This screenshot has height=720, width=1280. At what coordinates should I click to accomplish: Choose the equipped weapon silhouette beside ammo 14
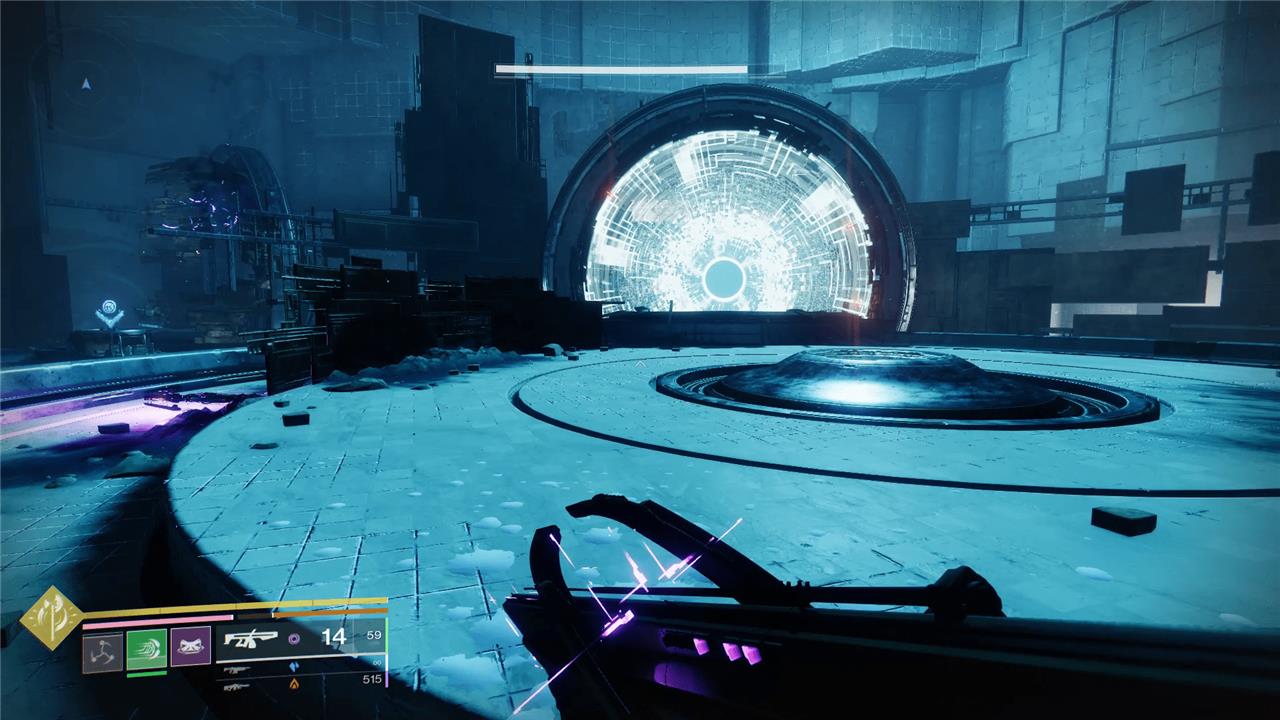click(250, 638)
